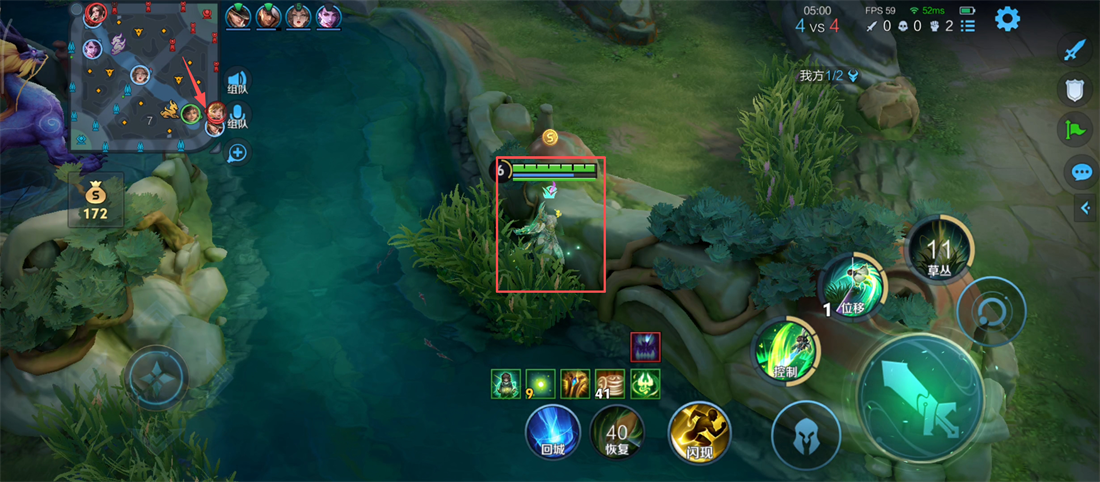Tap the helmet icon button
This screenshot has height=482, width=1100.
tap(805, 434)
